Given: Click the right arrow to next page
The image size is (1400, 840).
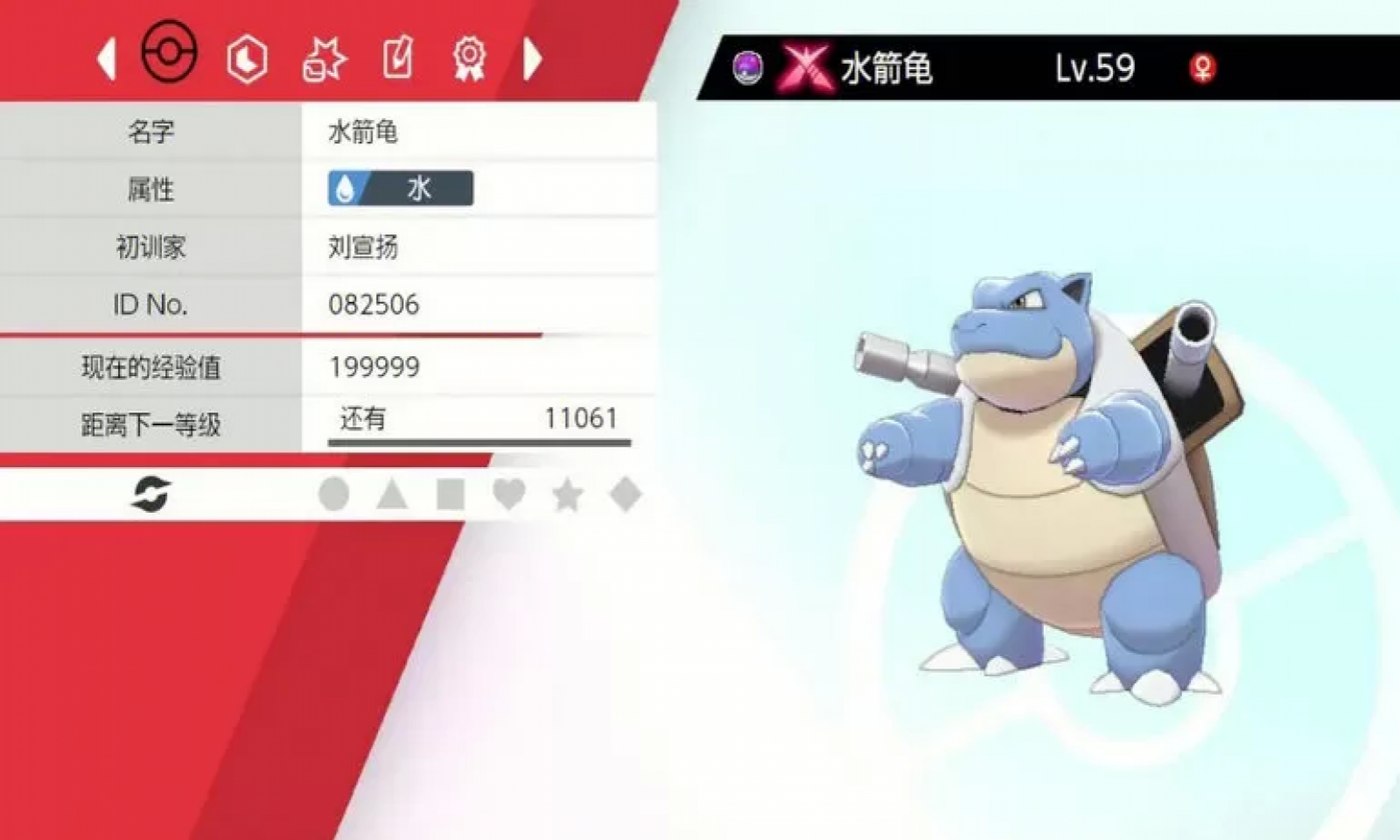Looking at the screenshot, I should point(534,58).
